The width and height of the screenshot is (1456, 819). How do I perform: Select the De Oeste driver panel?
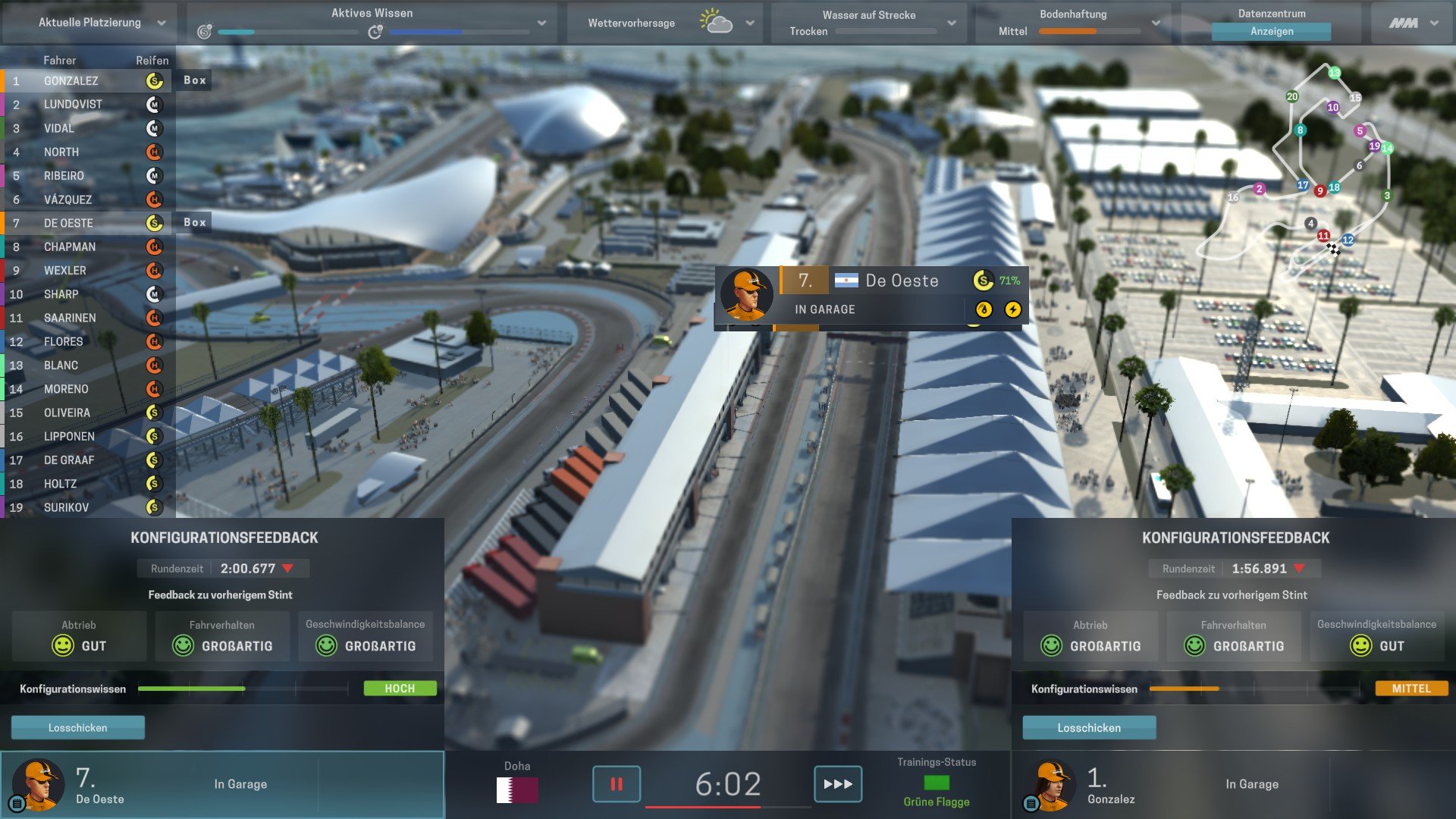pos(221,784)
